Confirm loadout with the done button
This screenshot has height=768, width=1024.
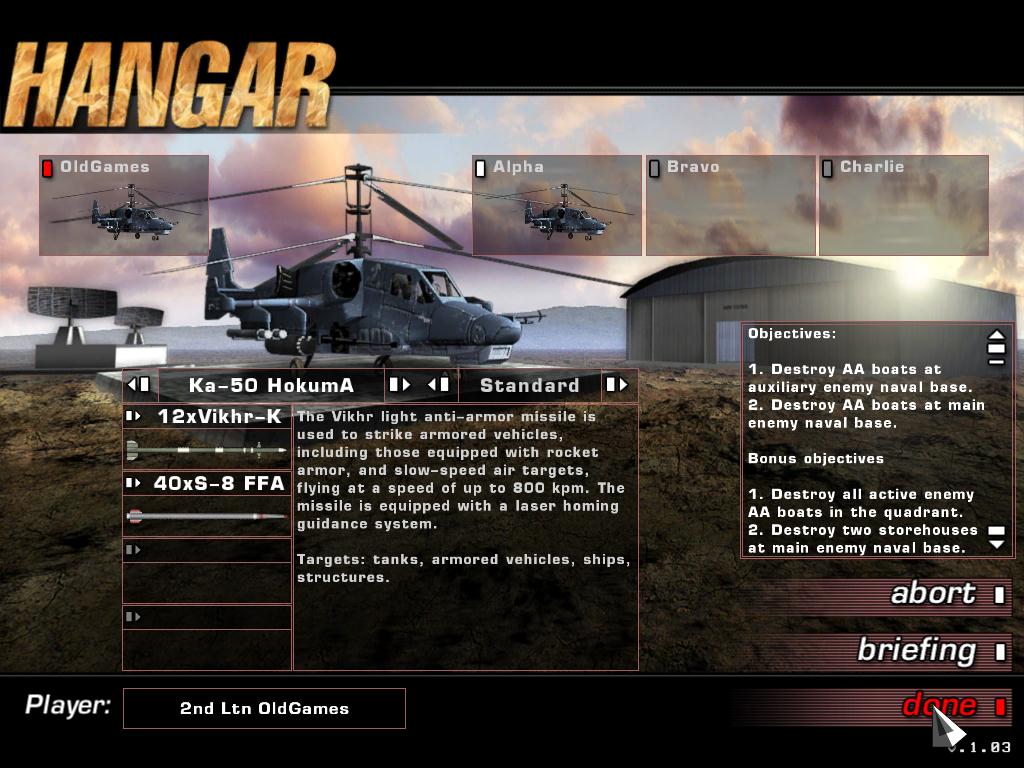[x=940, y=706]
